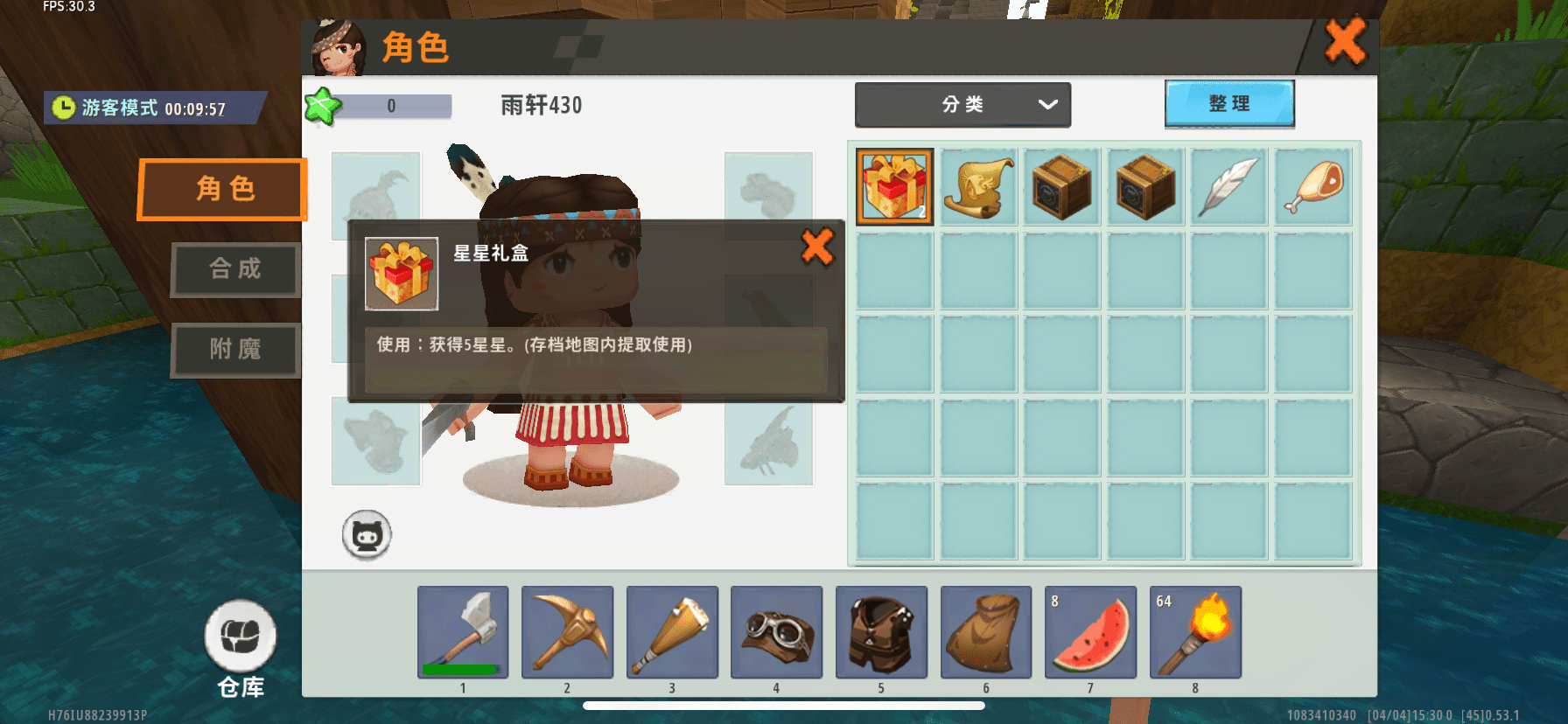The image size is (1568, 724).
Task: Open the 分类 category dropdown
Action: (x=962, y=104)
